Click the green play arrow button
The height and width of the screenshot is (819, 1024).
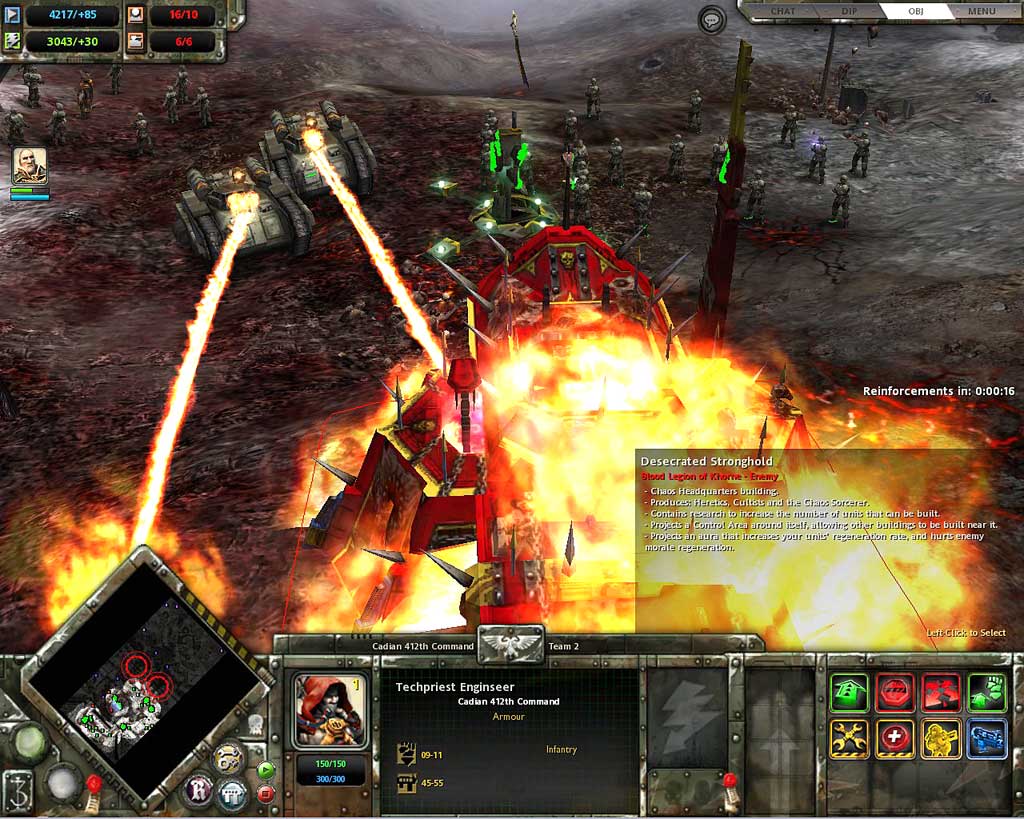tap(265, 770)
